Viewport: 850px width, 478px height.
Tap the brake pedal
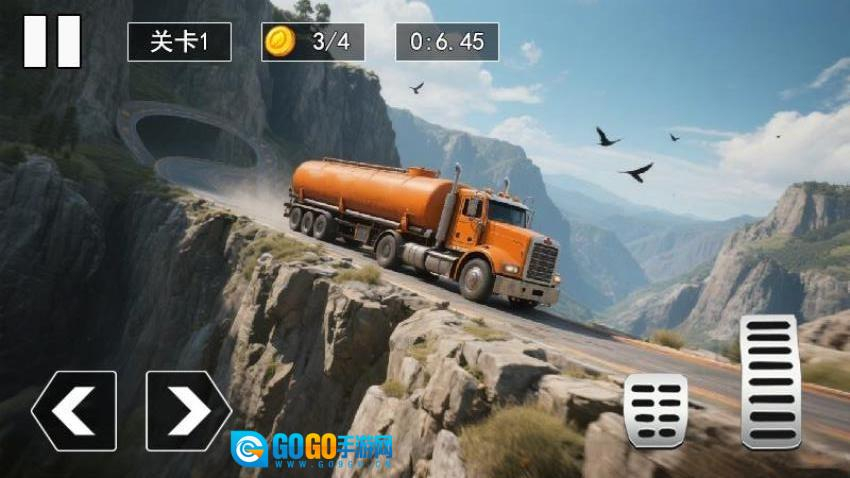pos(655,410)
